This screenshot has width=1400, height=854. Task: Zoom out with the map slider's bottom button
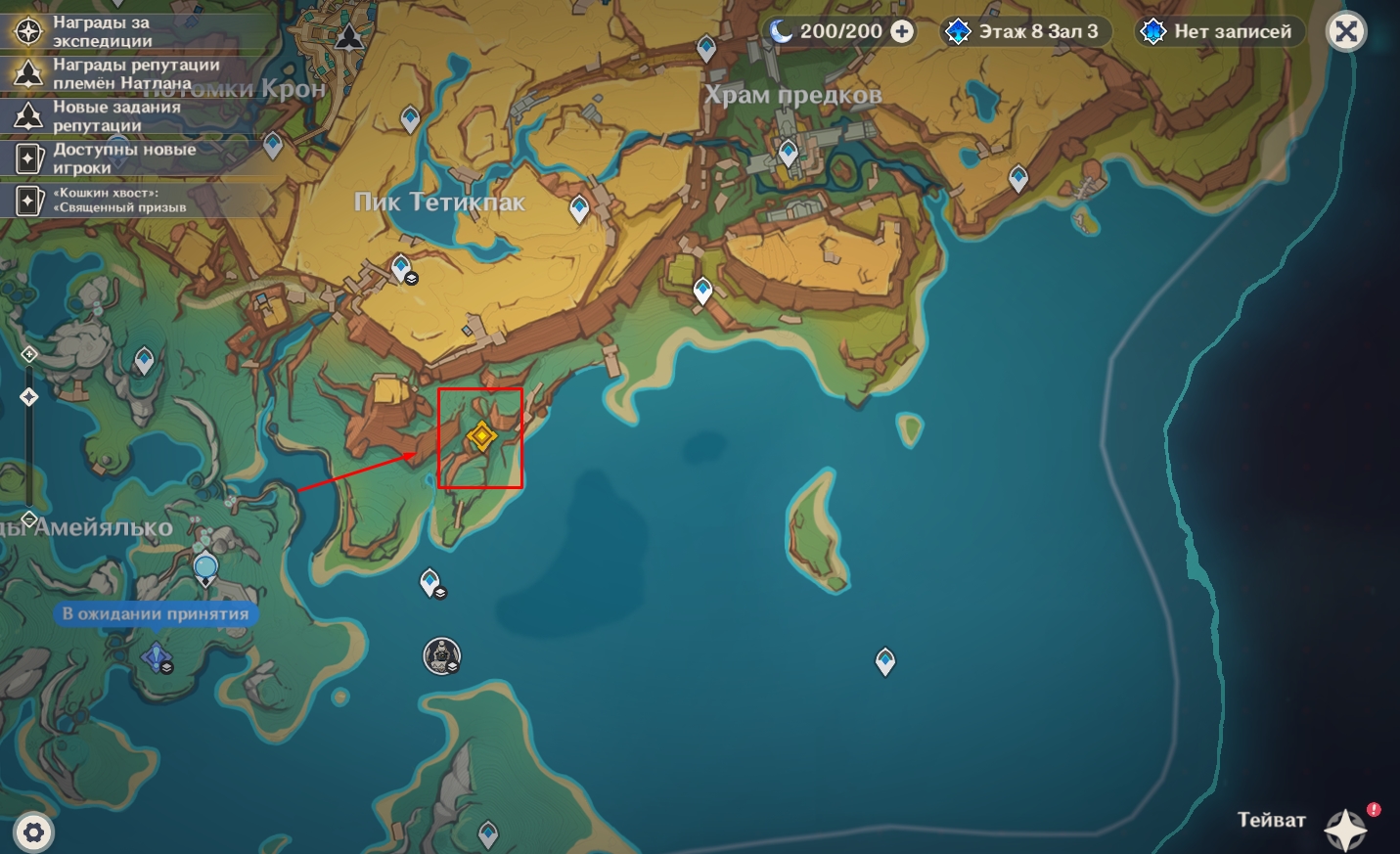point(29,518)
